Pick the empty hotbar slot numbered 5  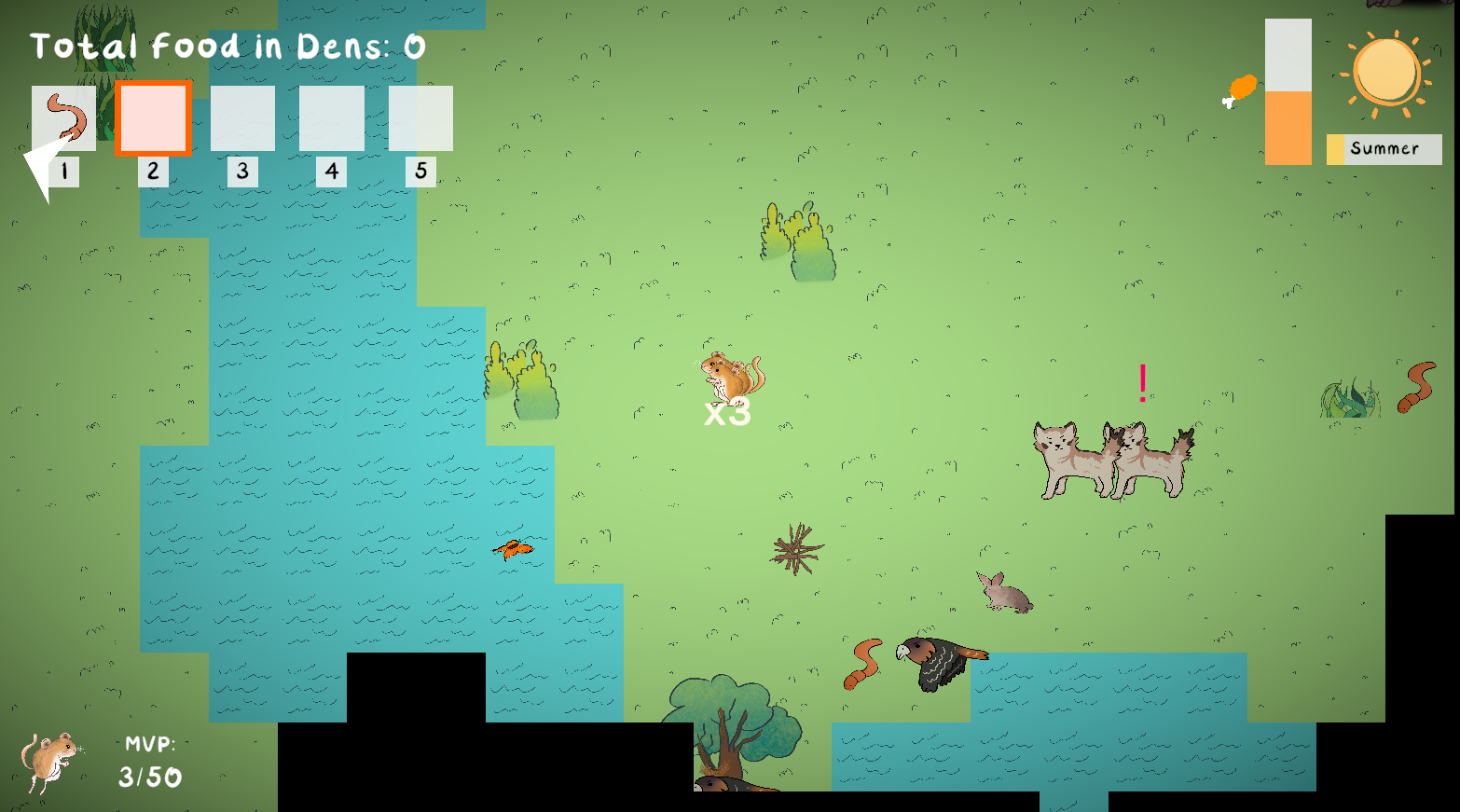[420, 118]
